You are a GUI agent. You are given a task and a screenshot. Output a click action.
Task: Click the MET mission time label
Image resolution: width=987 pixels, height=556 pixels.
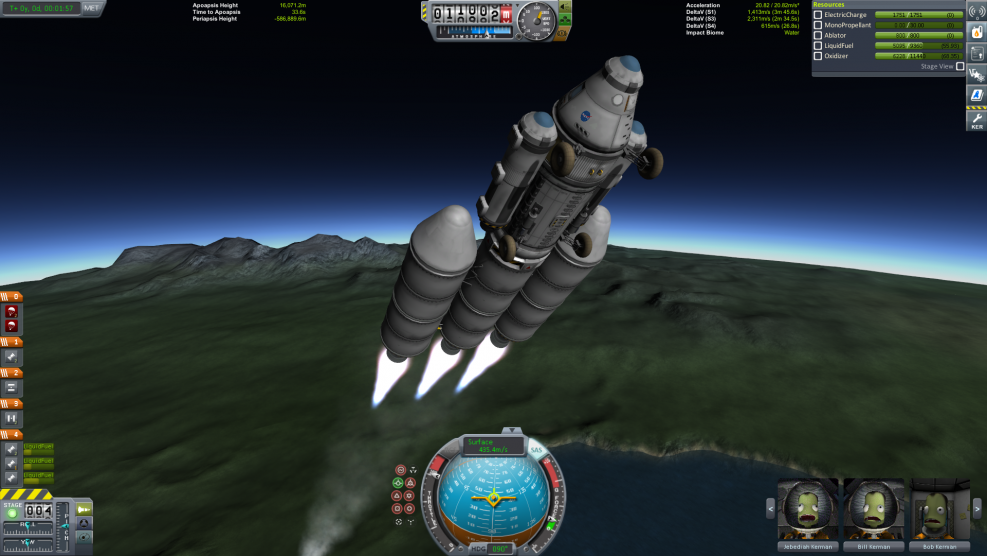coord(91,7)
